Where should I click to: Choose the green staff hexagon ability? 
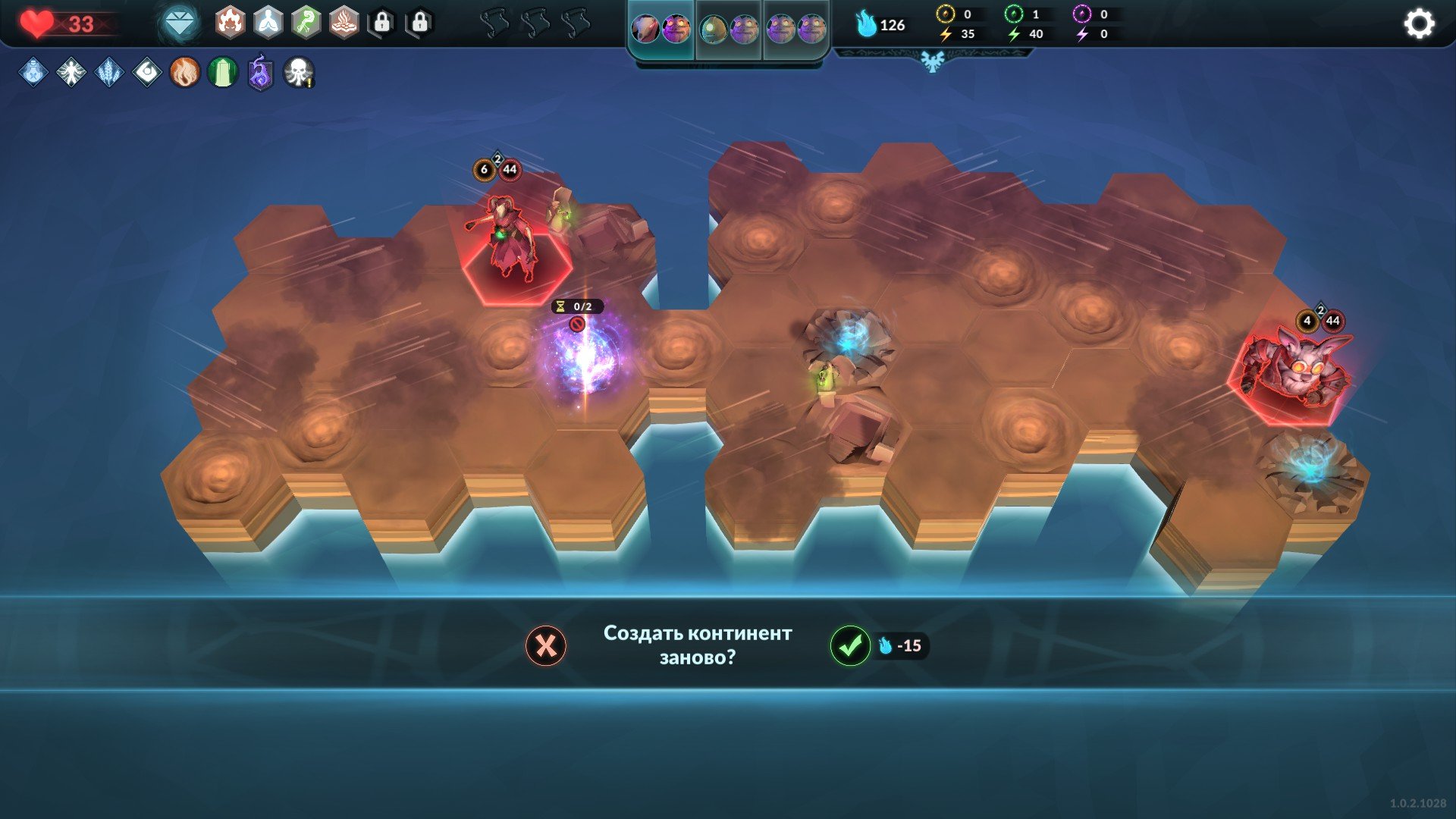click(x=306, y=24)
